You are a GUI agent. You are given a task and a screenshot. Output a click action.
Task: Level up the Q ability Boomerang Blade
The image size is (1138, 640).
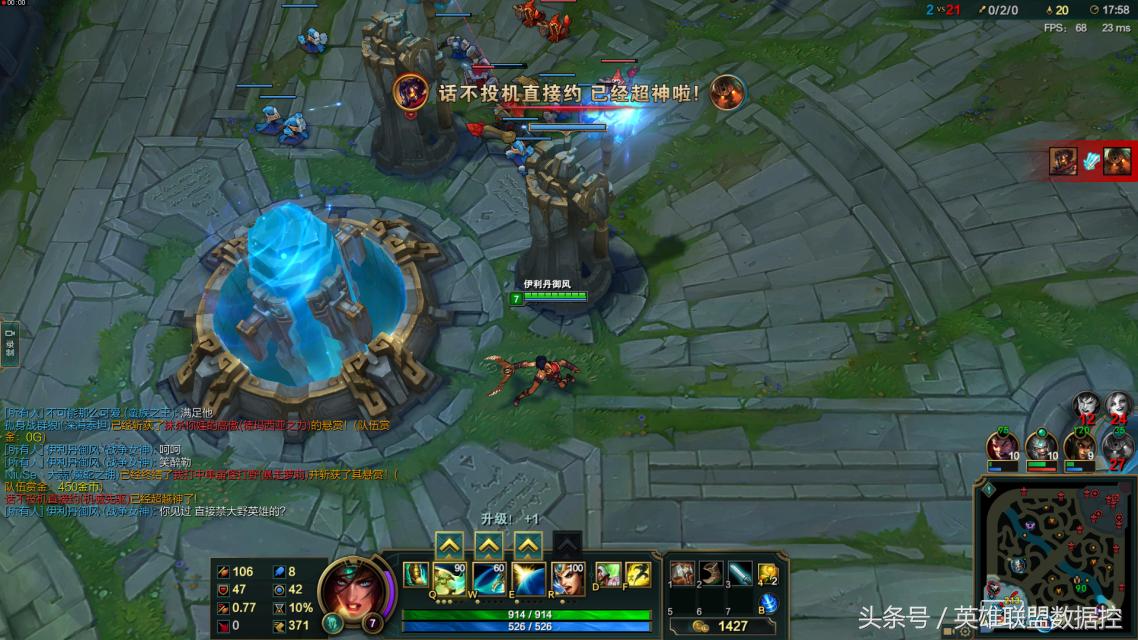coord(450,544)
